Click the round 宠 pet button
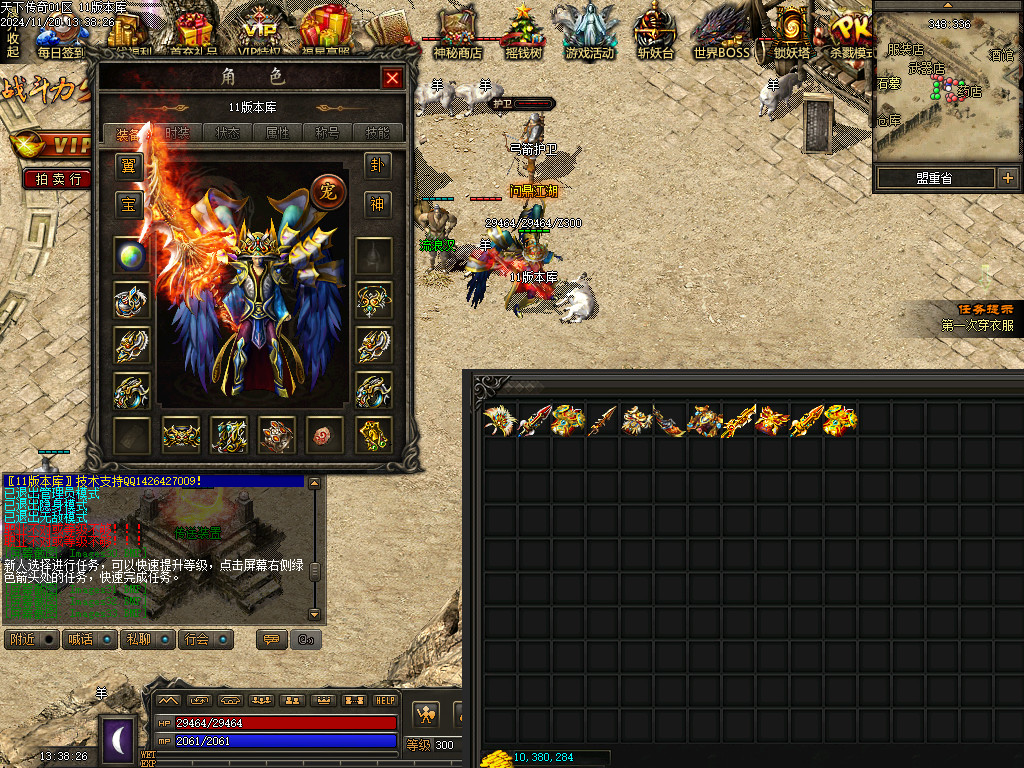 [x=326, y=188]
